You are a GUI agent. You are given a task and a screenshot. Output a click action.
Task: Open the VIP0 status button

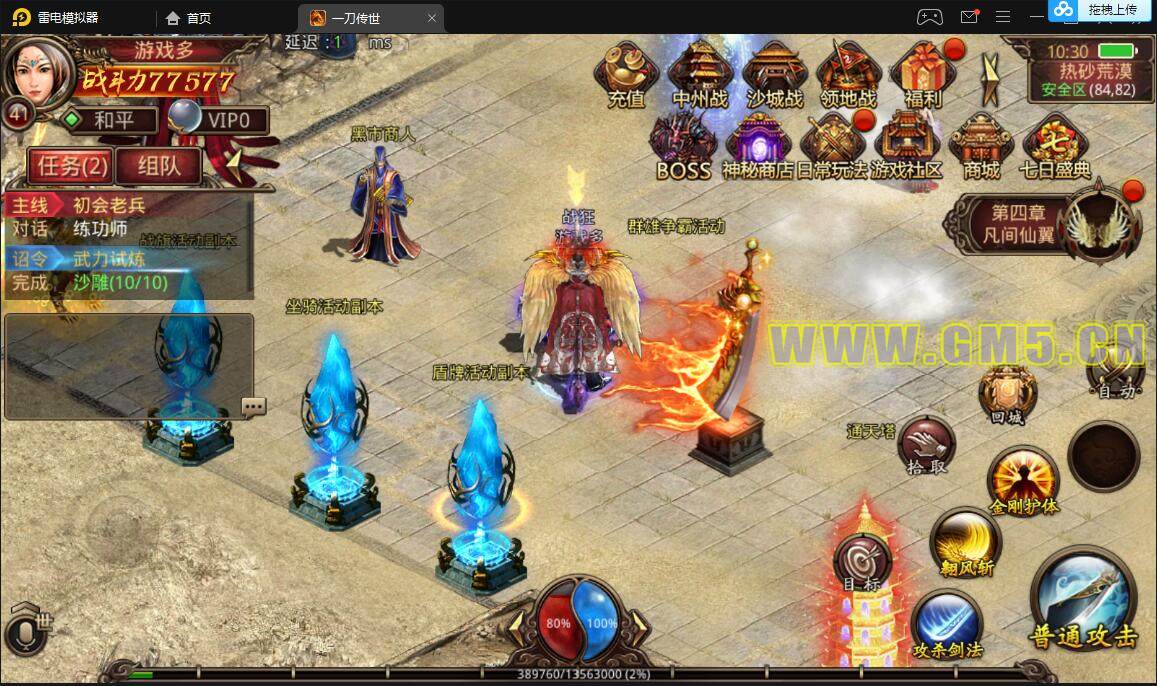222,120
